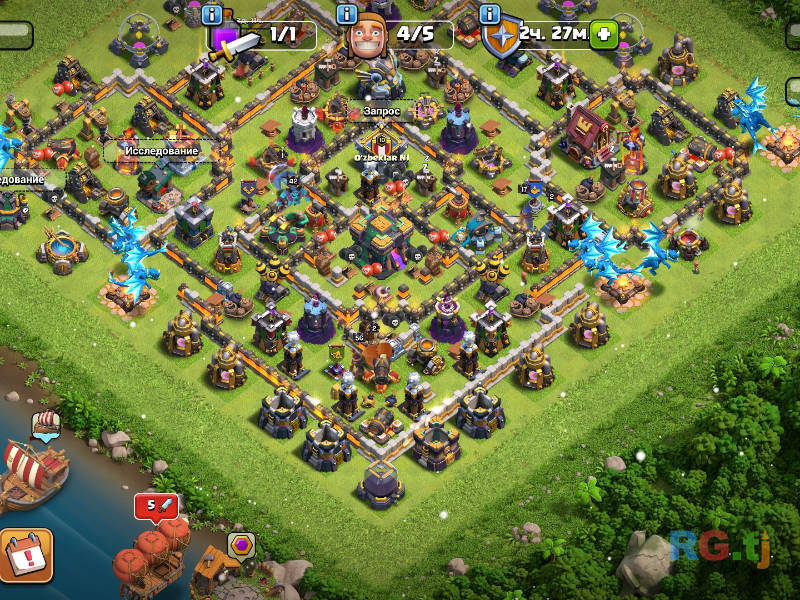Show info for the 1/1 laboratory counter
This screenshot has width=800, height=600.
click(212, 14)
